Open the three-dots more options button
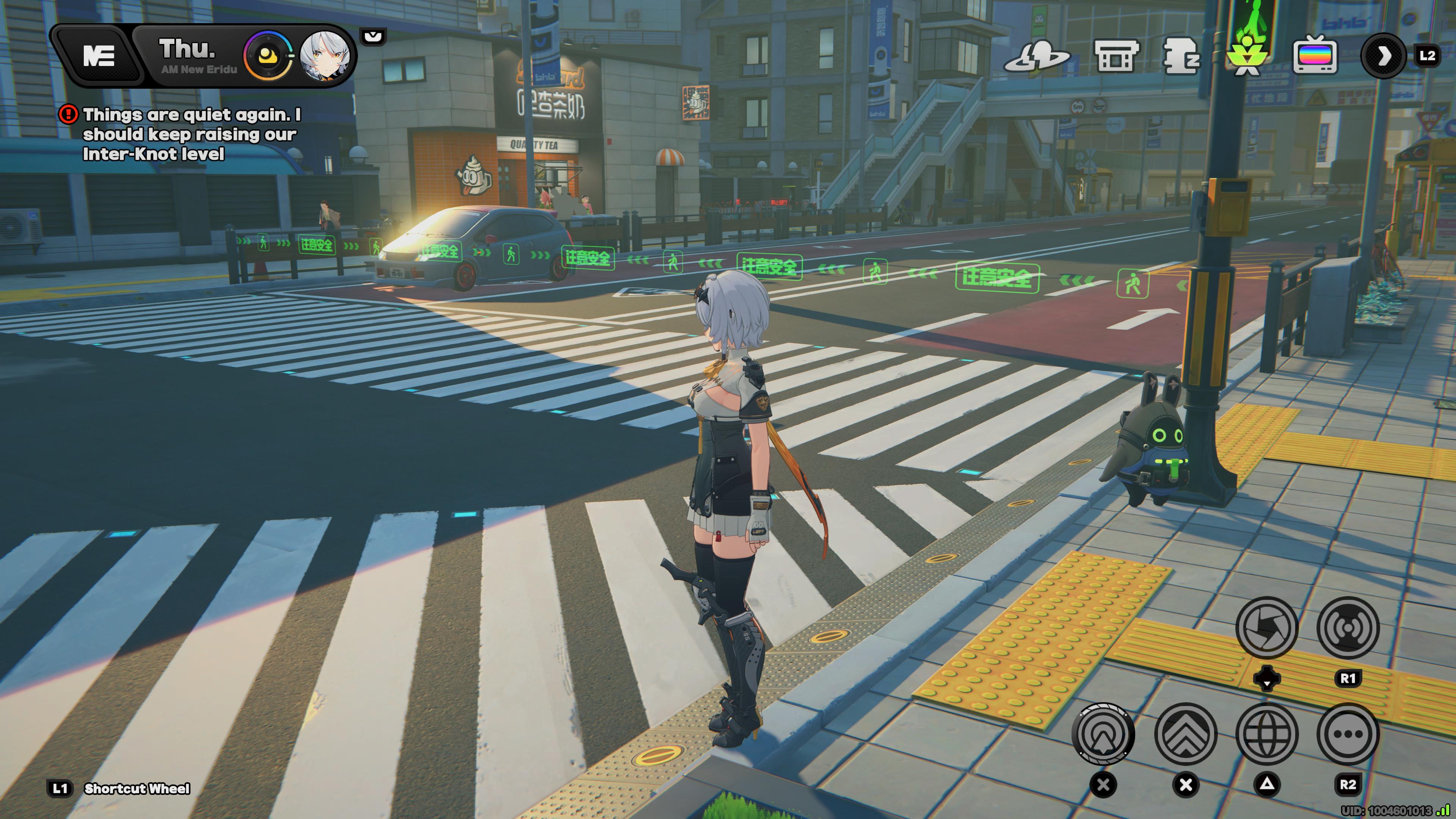 tap(1348, 734)
